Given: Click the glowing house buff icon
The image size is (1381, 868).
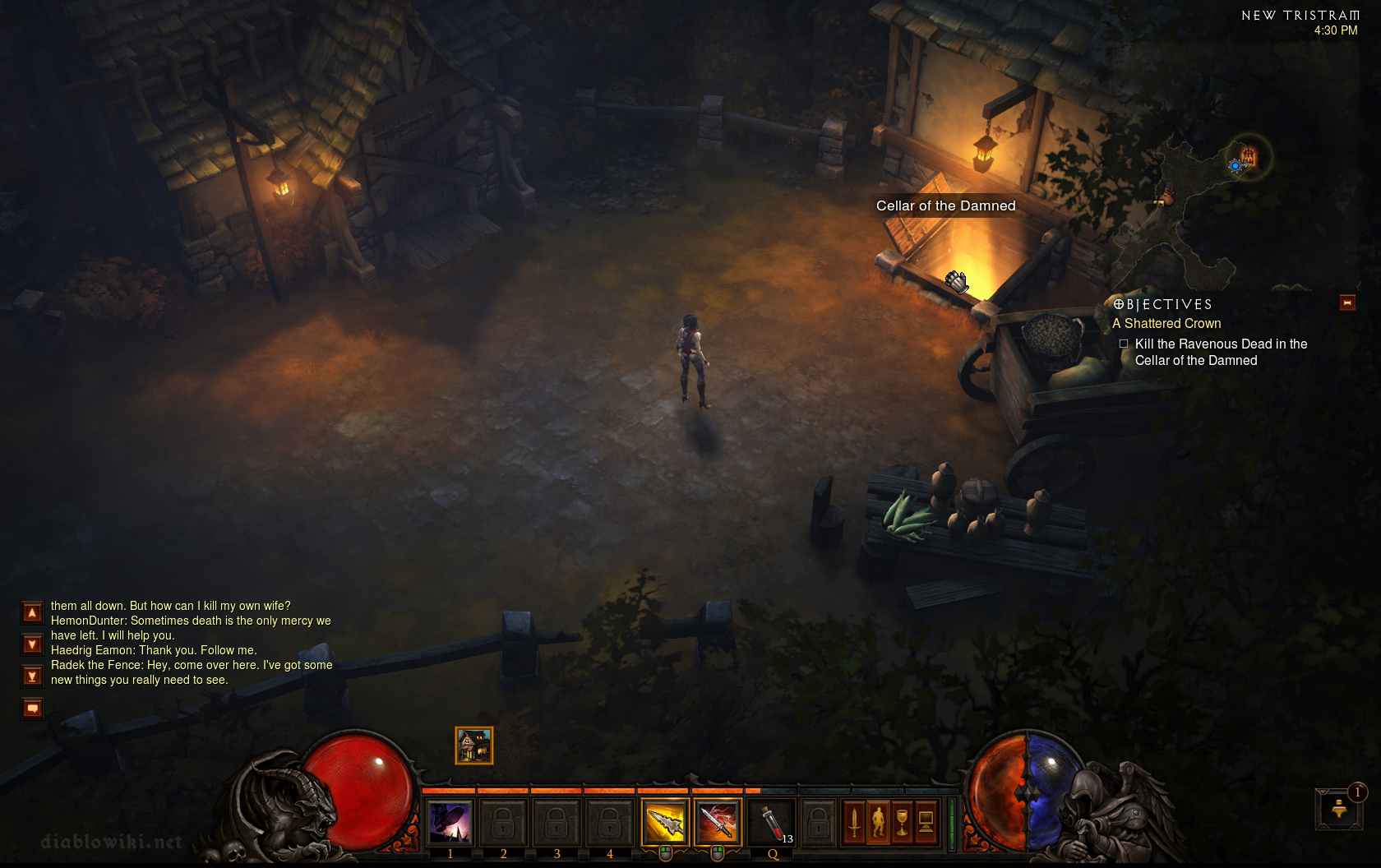Looking at the screenshot, I should [x=474, y=746].
